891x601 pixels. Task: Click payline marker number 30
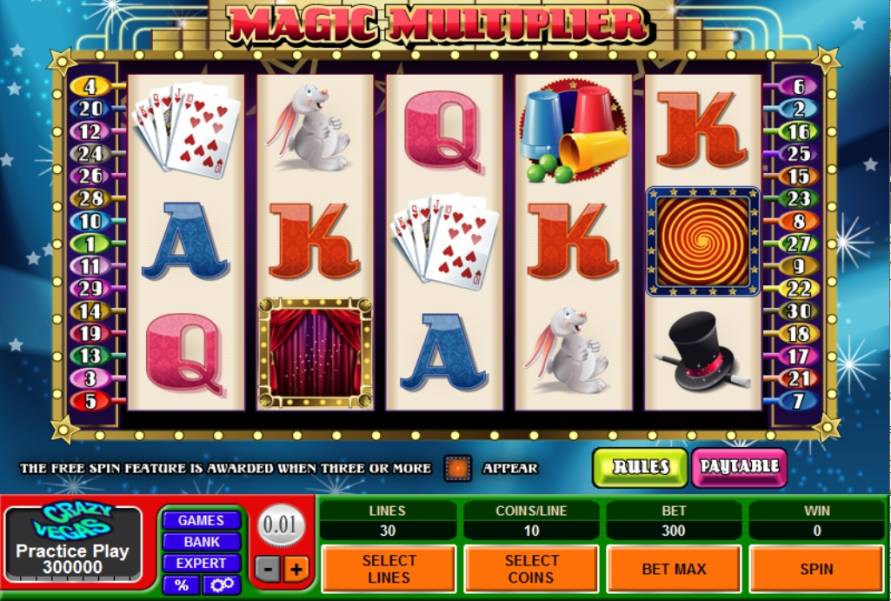click(x=798, y=311)
